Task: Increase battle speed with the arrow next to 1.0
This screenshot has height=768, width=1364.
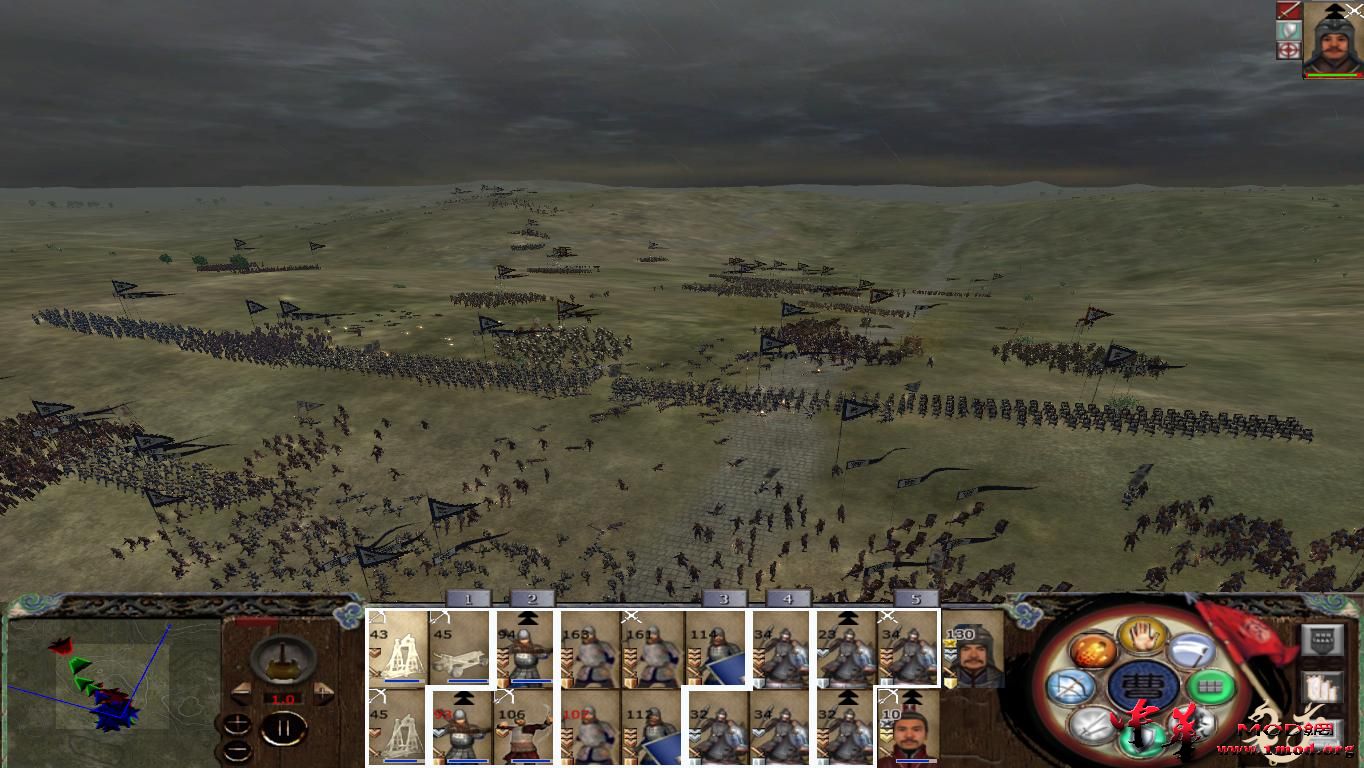Action: (322, 692)
